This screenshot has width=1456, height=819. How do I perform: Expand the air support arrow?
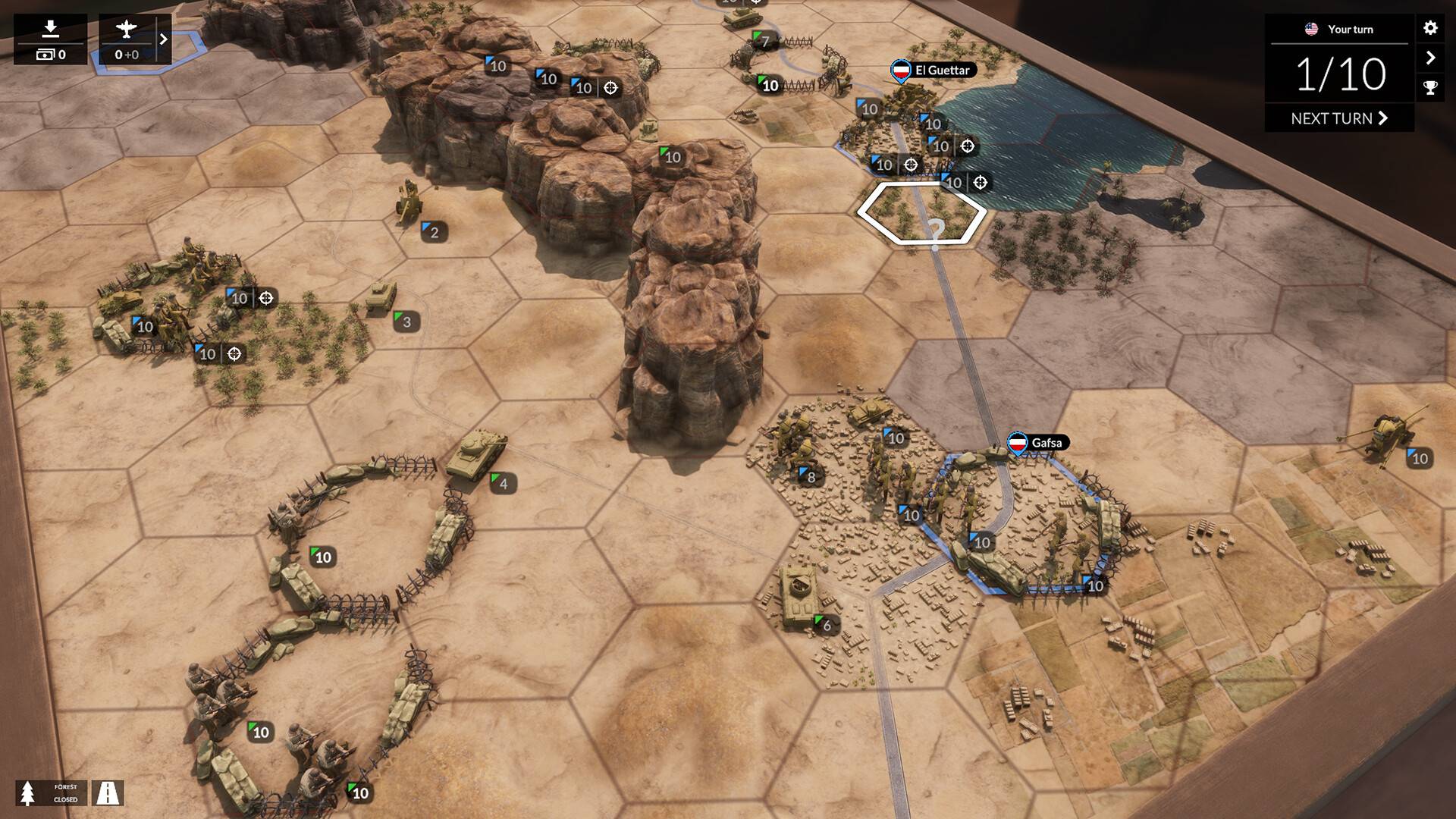coord(163,39)
